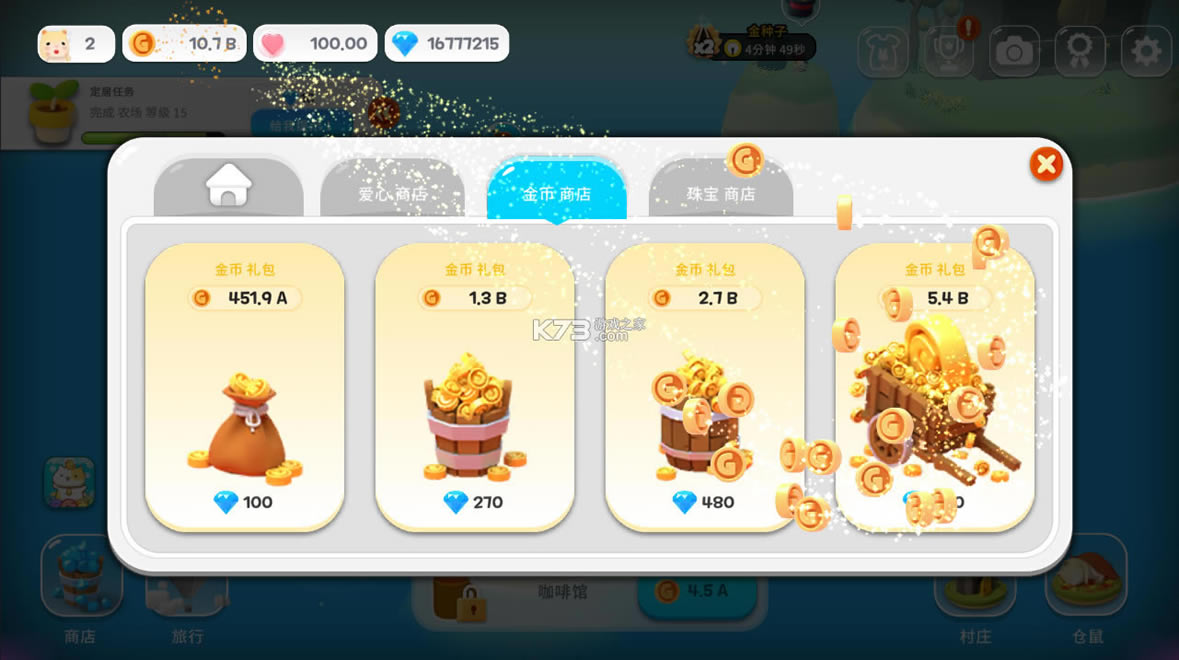Switch to the home tab
1179x660 pixels.
tap(228, 187)
